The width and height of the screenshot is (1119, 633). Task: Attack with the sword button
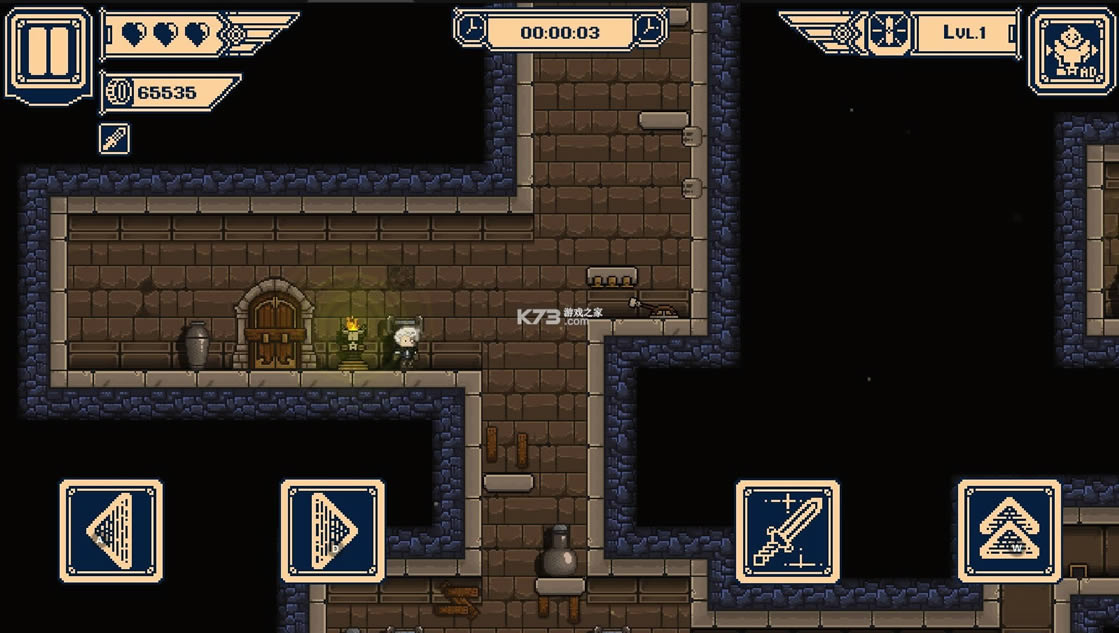tap(788, 531)
